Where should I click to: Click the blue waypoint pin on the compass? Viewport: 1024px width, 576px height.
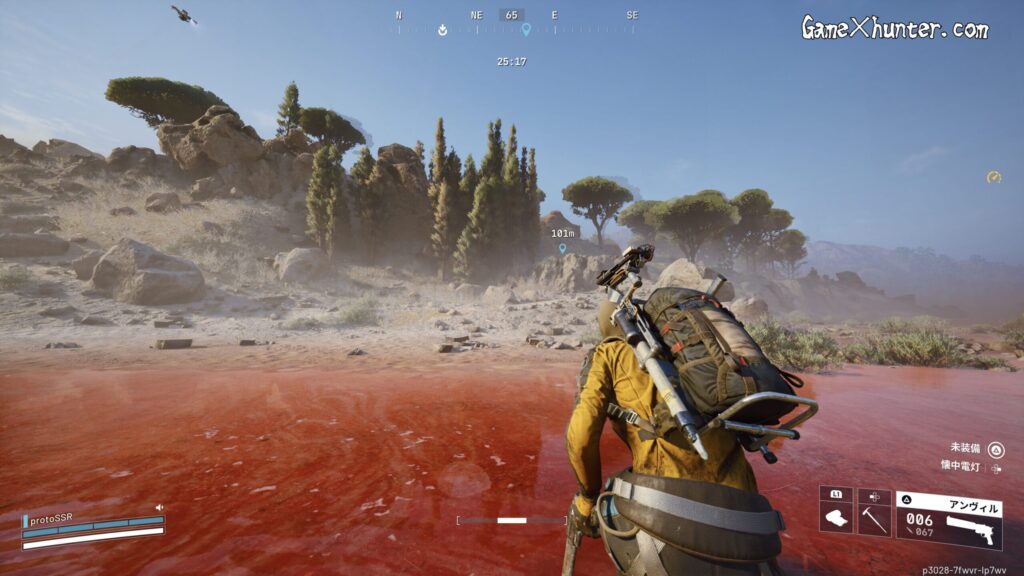click(x=526, y=30)
